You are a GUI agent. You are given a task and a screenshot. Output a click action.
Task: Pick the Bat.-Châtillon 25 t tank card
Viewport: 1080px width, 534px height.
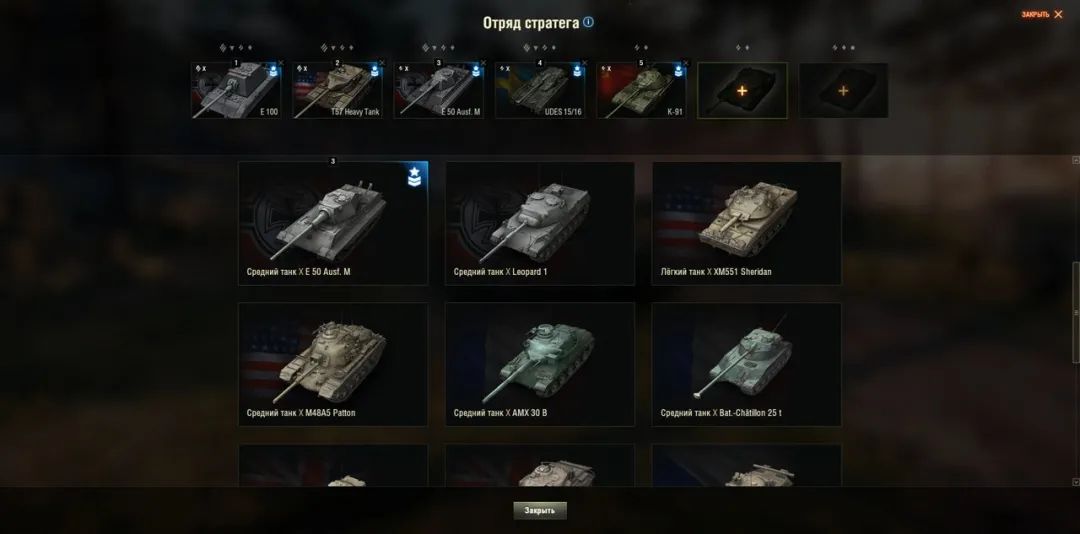(x=746, y=364)
